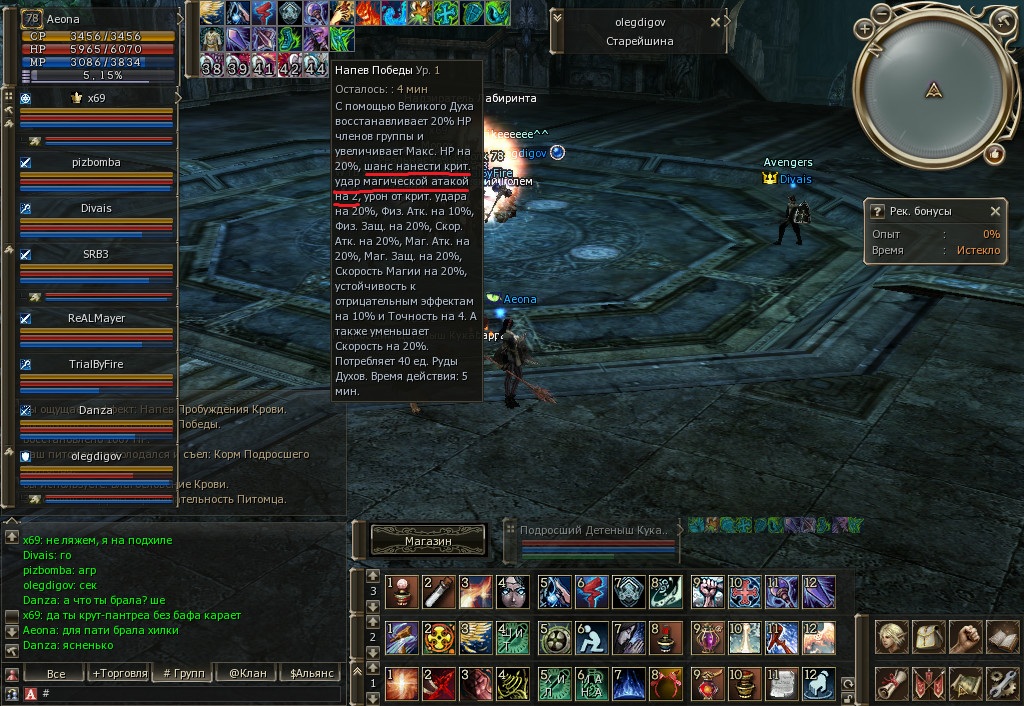1024x706 pixels.
Task: Open the system settings gear-and-wrench icon
Action: coord(1001,684)
